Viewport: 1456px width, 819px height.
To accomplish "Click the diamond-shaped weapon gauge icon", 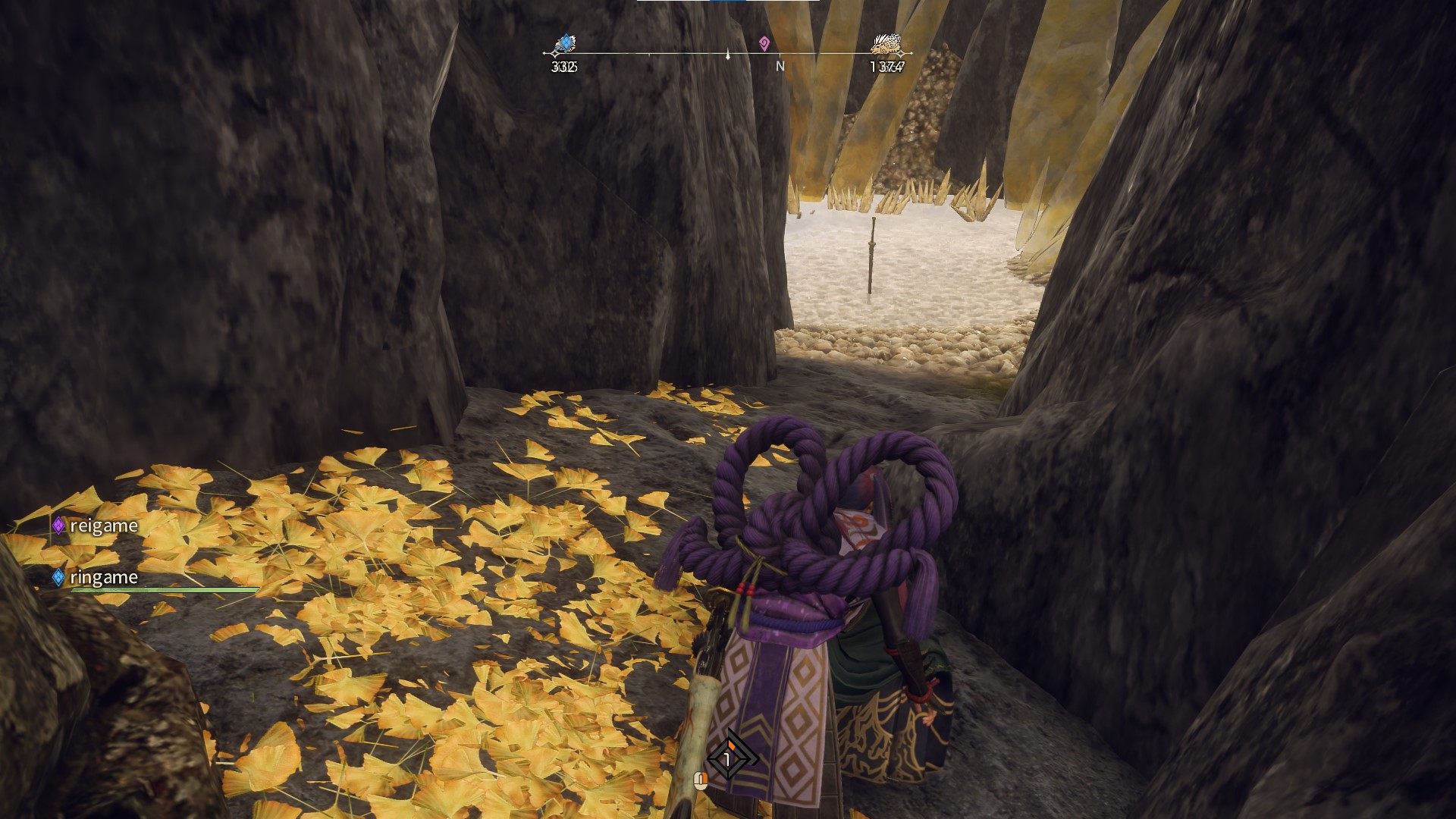I will coord(728,758).
